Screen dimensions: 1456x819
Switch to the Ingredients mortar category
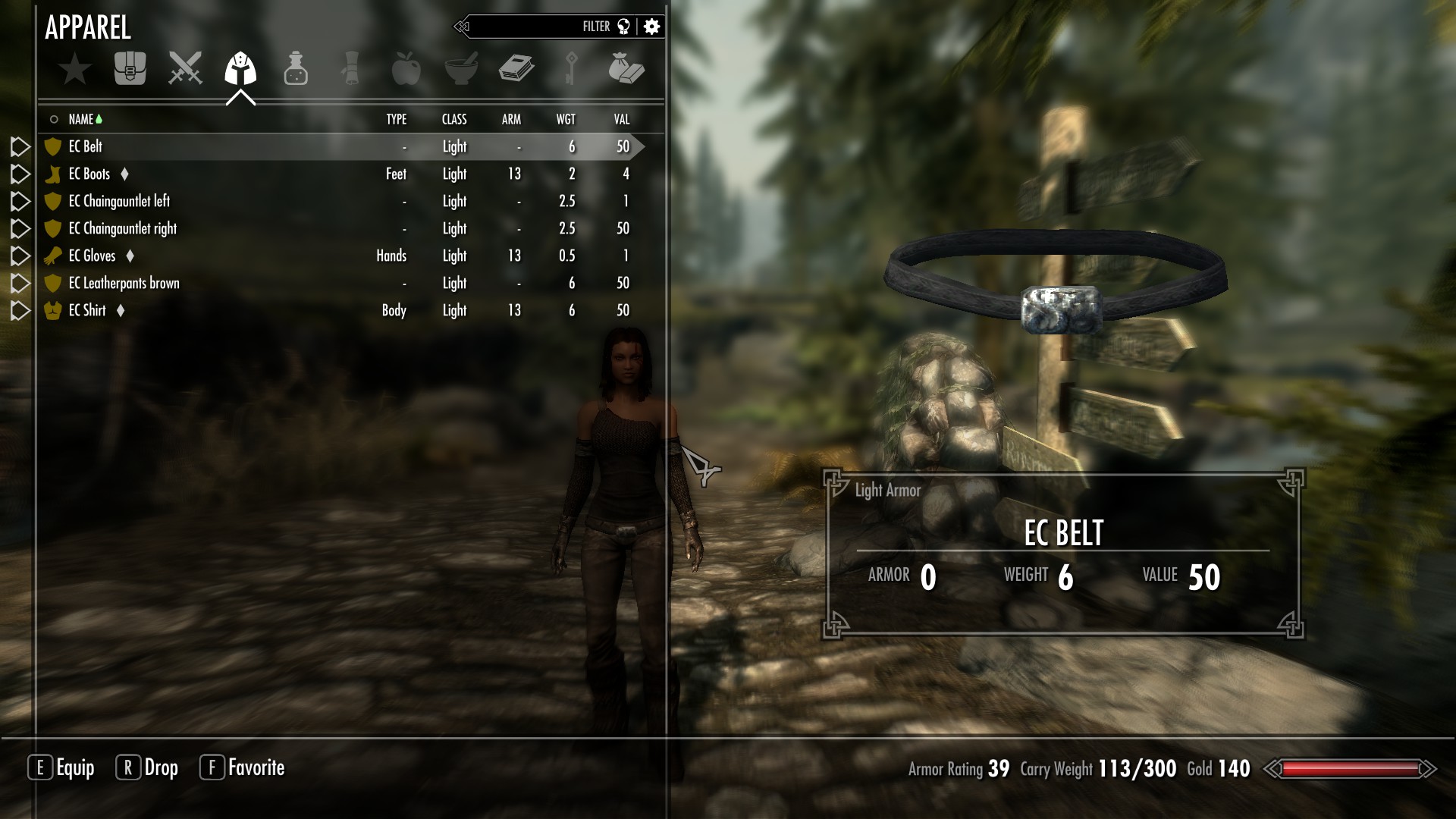[x=461, y=68]
